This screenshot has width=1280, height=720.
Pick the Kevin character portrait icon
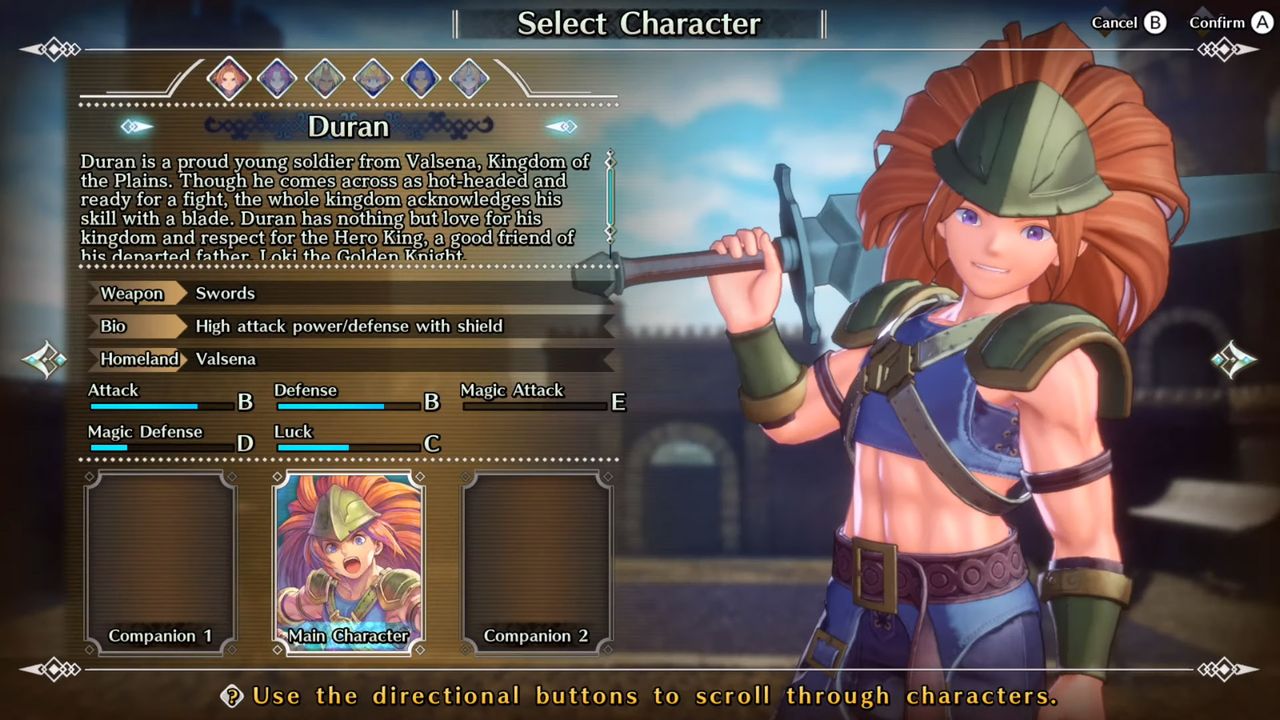(325, 78)
